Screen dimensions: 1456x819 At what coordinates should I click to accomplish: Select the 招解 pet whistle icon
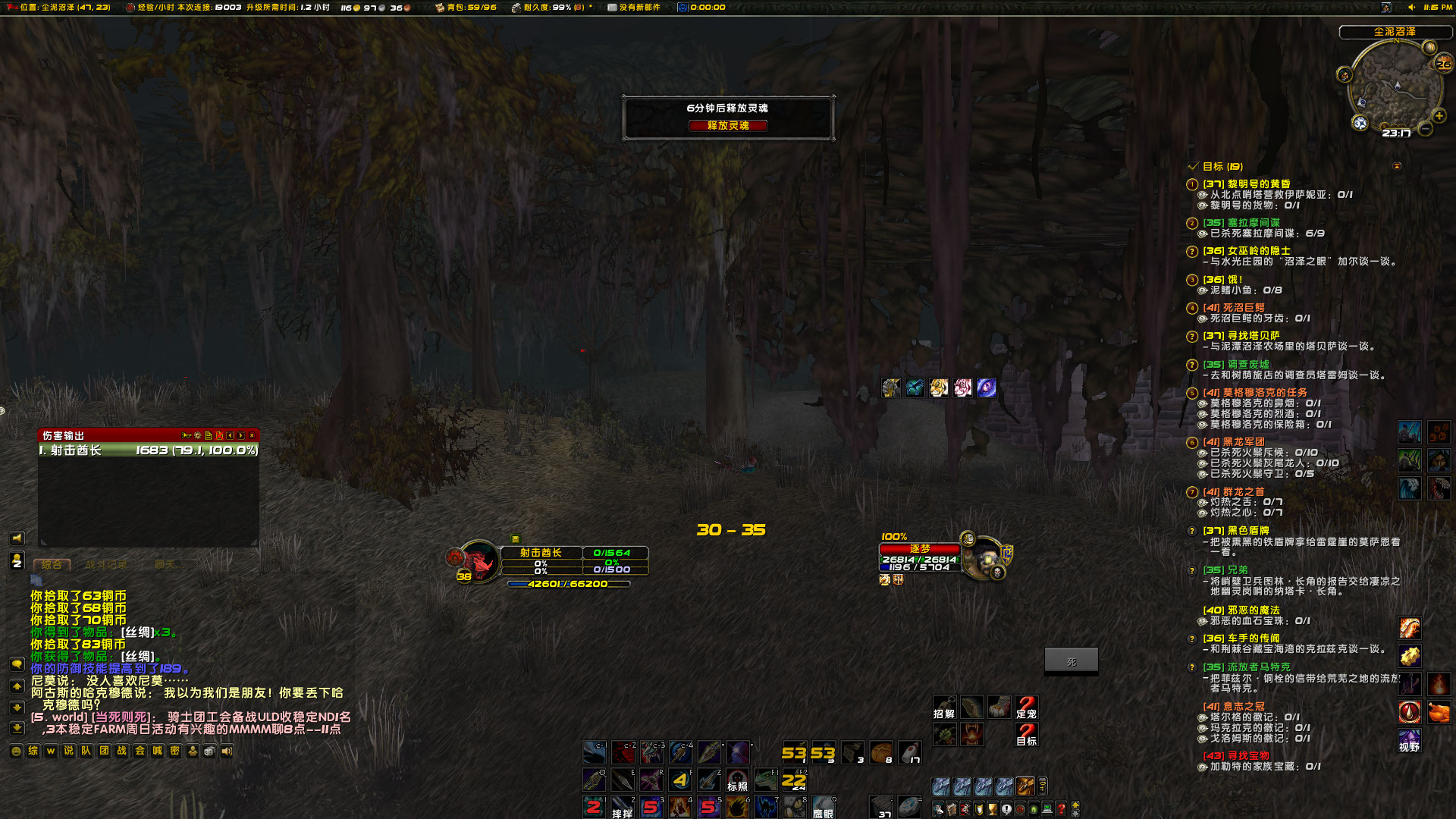pyautogui.click(x=944, y=707)
